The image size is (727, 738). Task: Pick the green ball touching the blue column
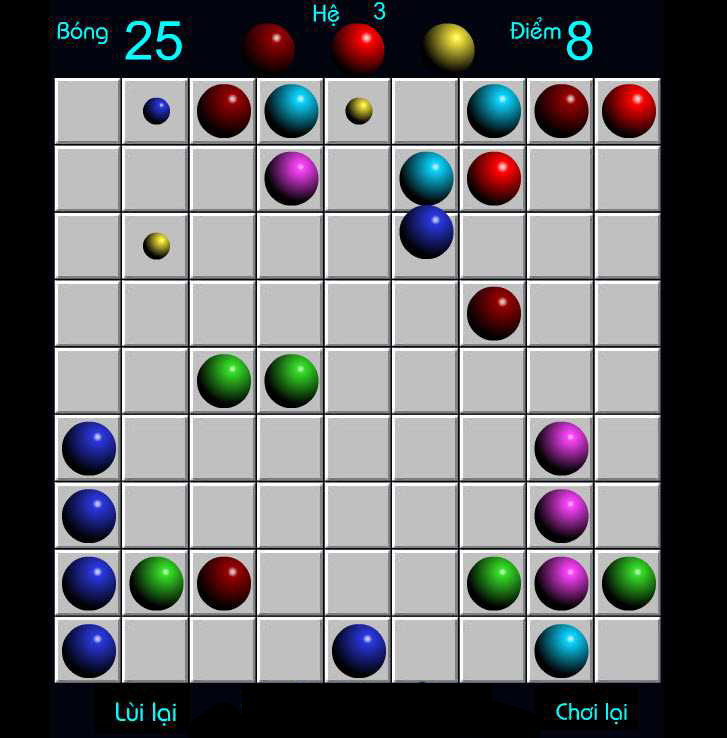click(x=156, y=583)
